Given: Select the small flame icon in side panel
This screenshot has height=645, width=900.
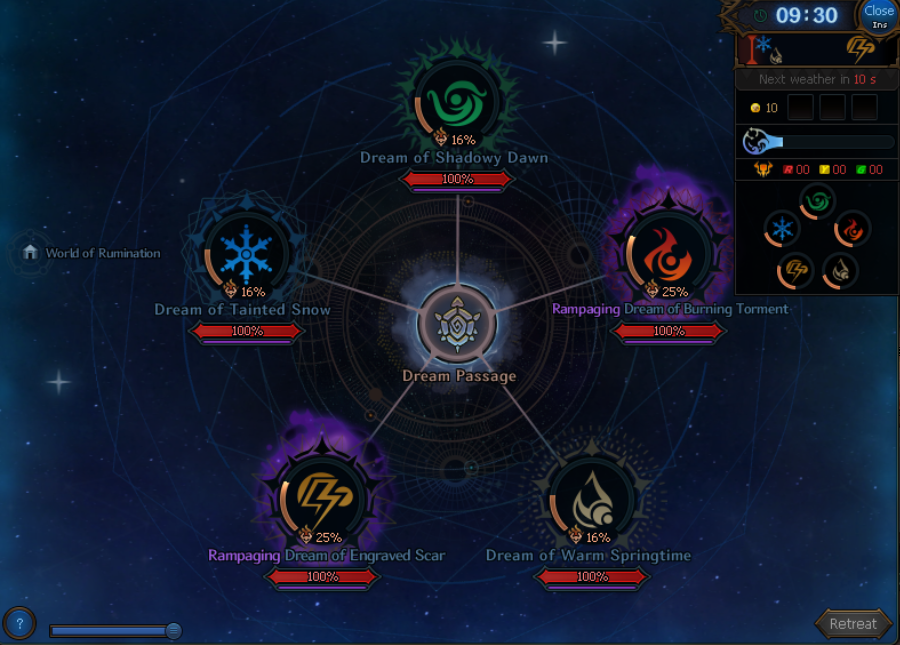Looking at the screenshot, I should (852, 229).
